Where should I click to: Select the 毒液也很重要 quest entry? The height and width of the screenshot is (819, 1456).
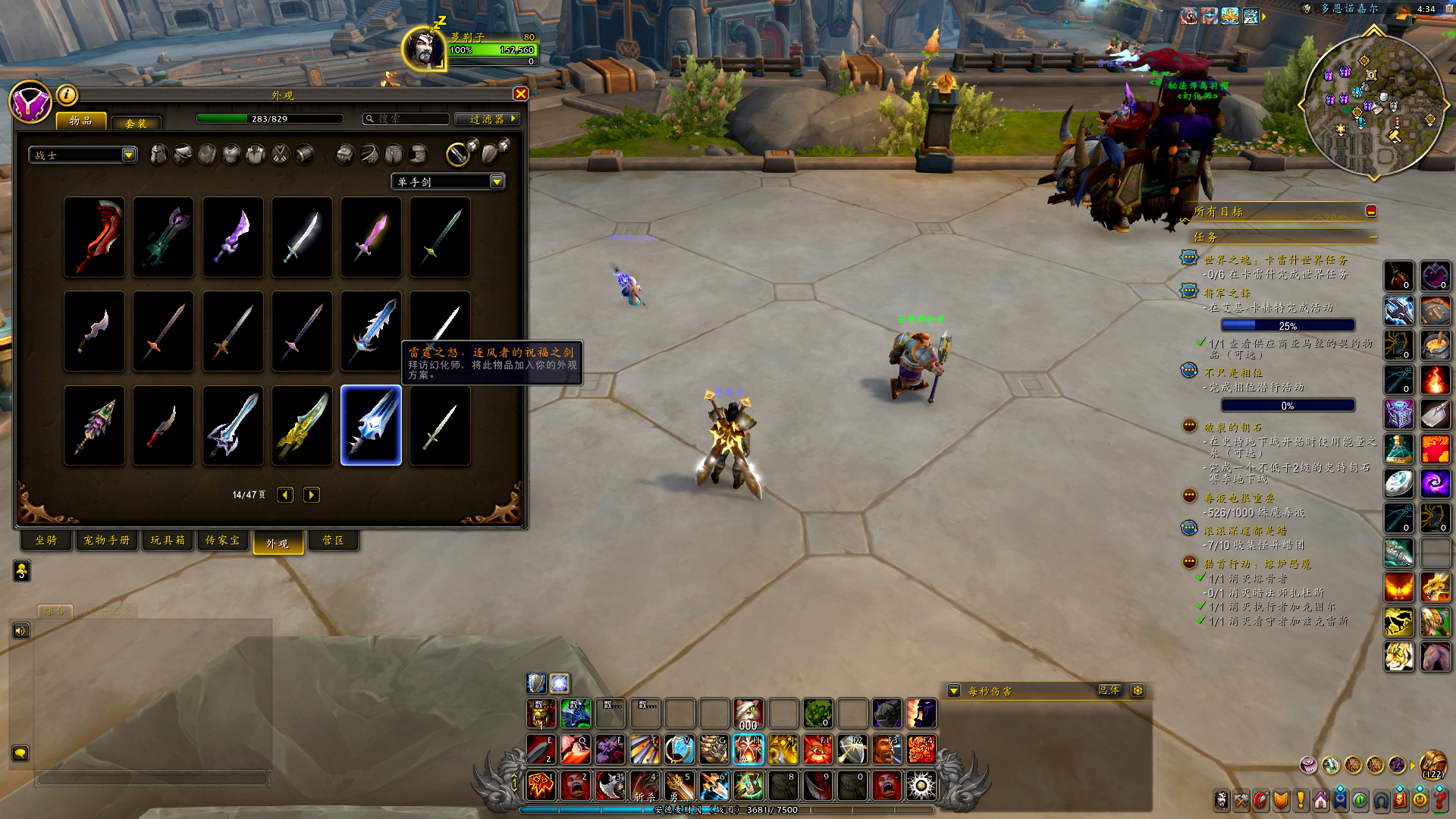coord(1239,498)
